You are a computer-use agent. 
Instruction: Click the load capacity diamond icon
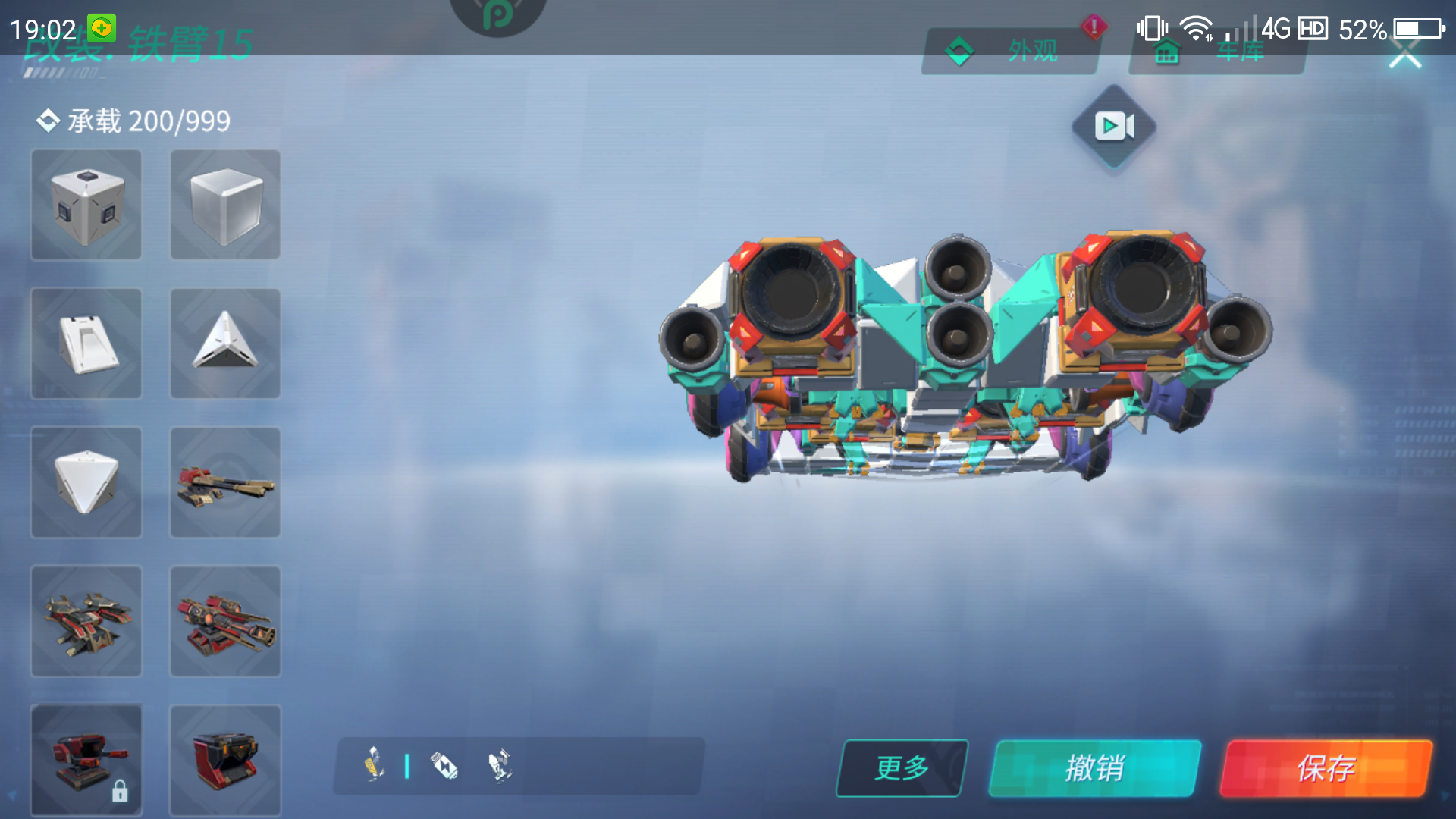(47, 119)
